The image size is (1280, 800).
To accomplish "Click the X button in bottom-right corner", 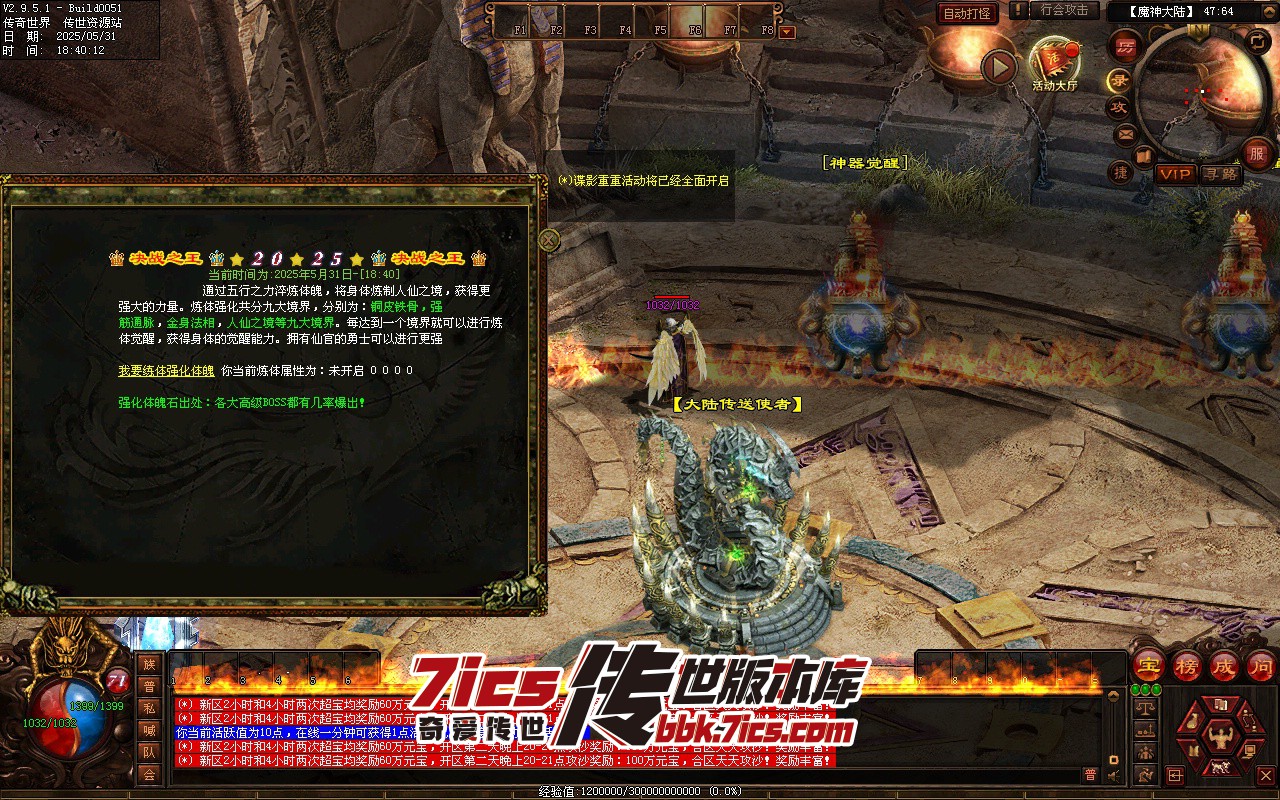I will pos(1265,775).
